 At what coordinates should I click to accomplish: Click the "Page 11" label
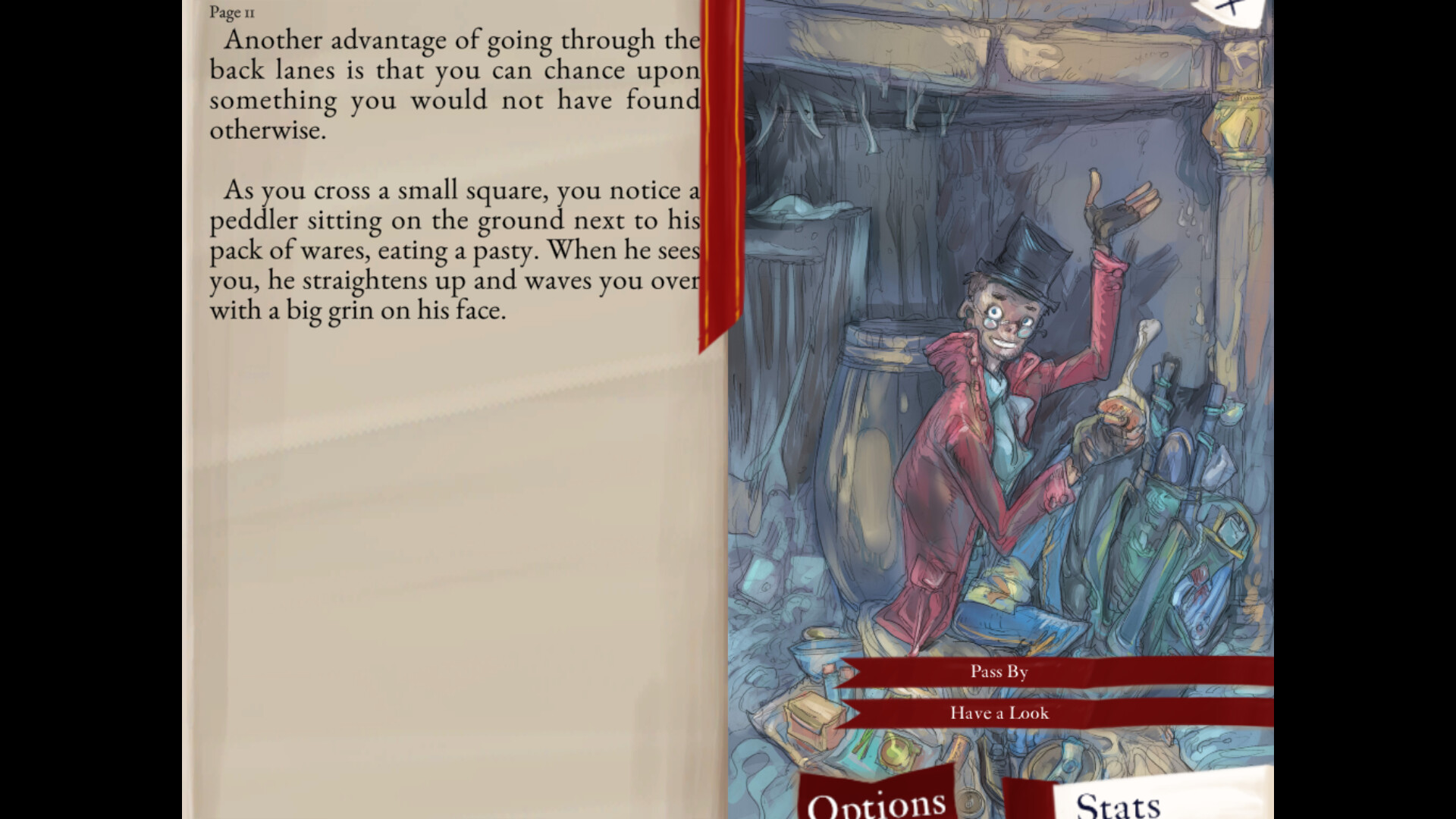(231, 13)
